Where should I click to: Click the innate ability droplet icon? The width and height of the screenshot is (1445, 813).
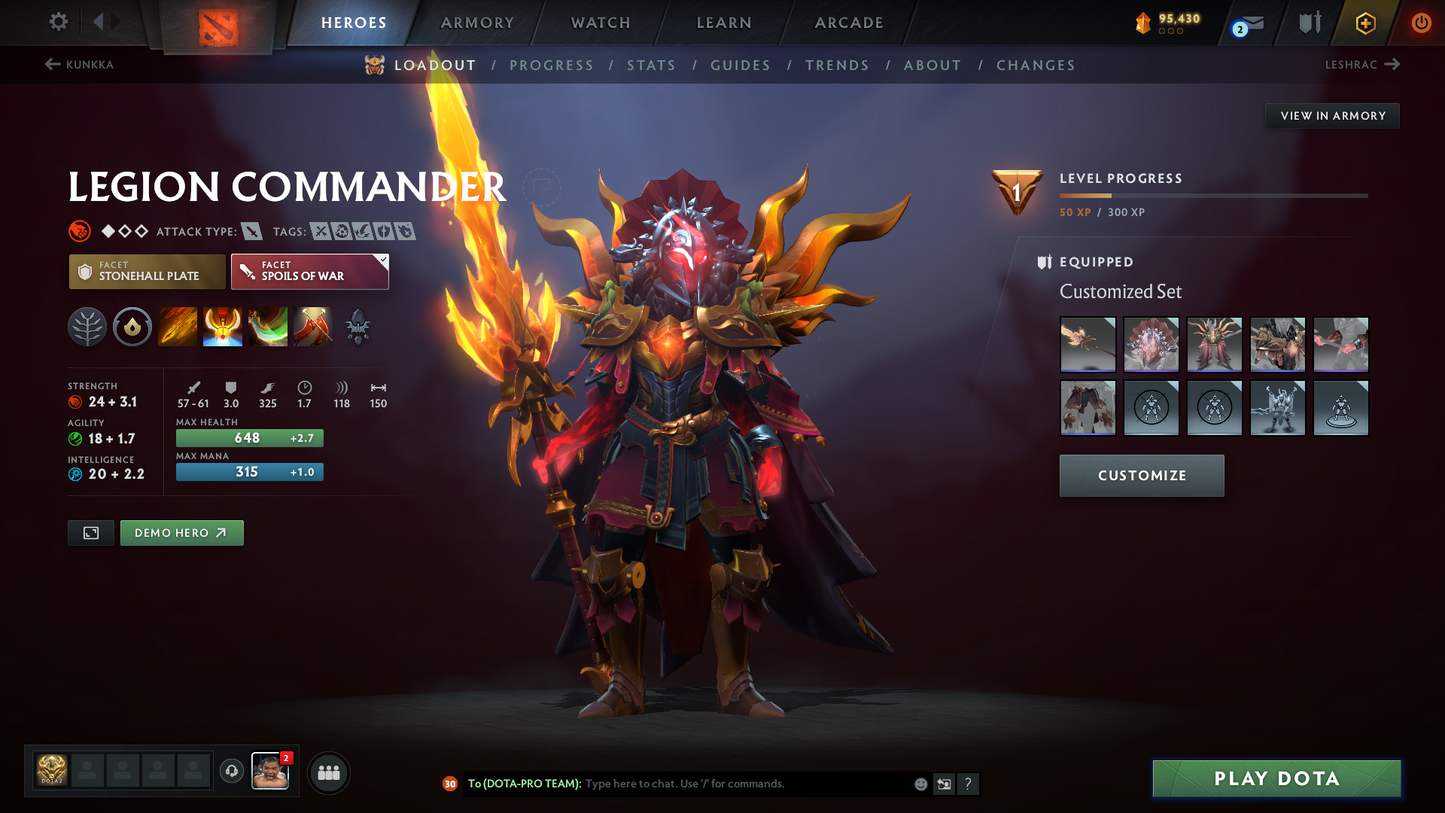coord(132,326)
